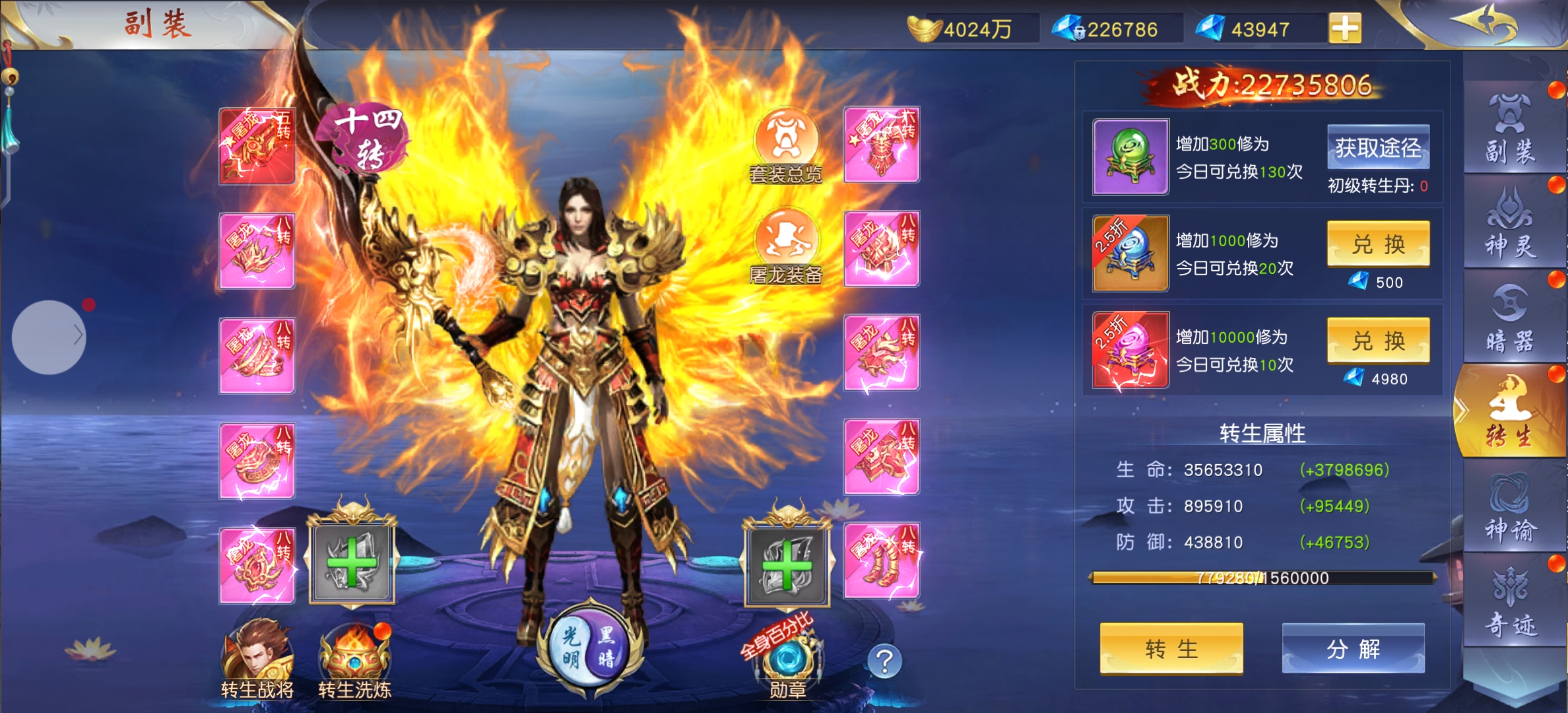Exchange 10000 cultivation for 4980 diamonds
Screen dimensions: 1568x713
pyautogui.click(x=1378, y=341)
